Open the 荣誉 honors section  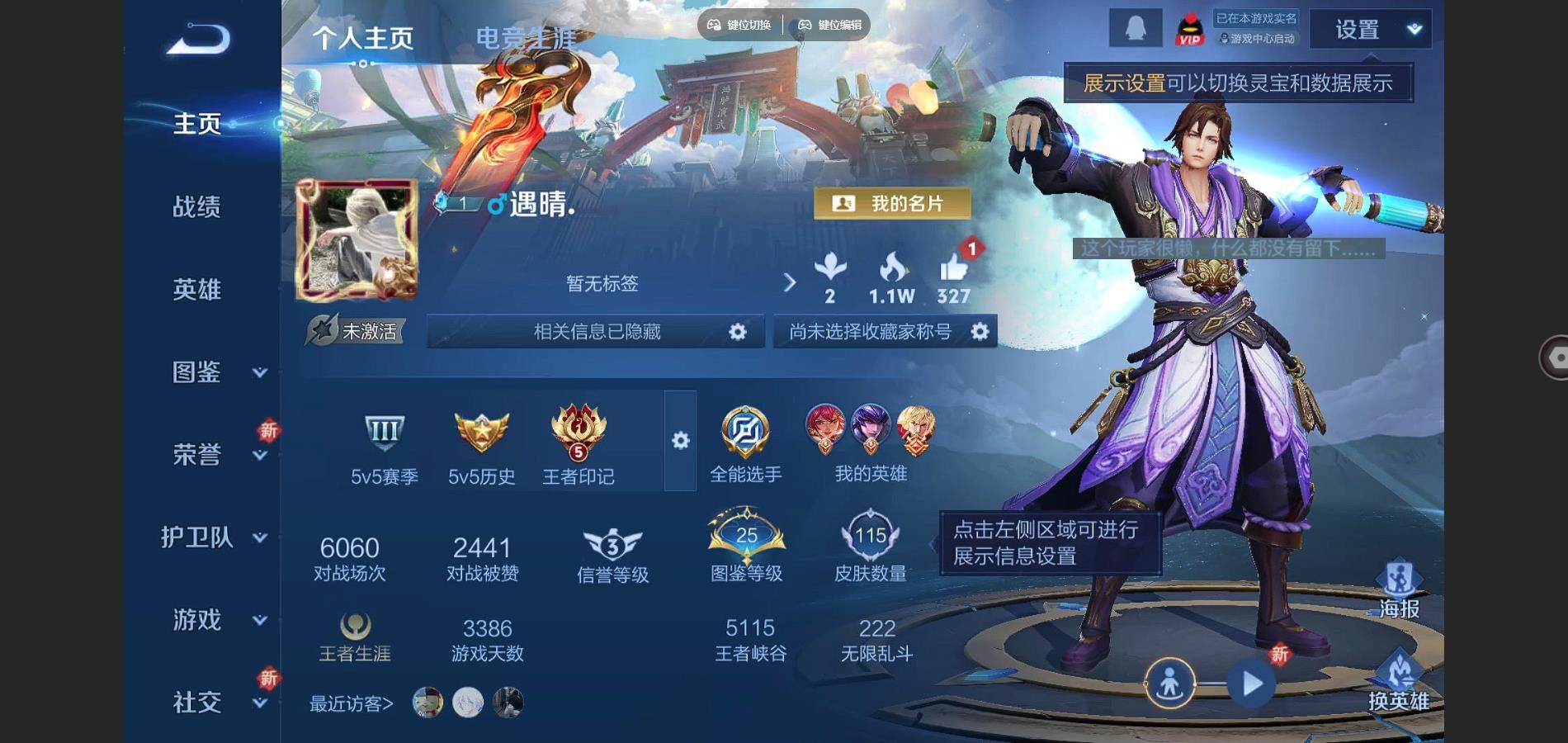click(198, 454)
